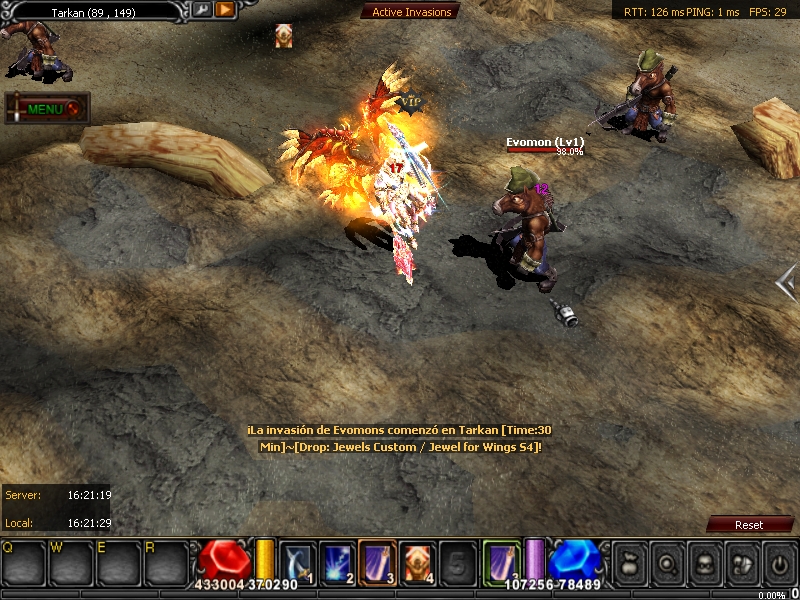This screenshot has width=800, height=600.
Task: Activate the blue burst skill in slot 2
Action: pyautogui.click(x=336, y=561)
